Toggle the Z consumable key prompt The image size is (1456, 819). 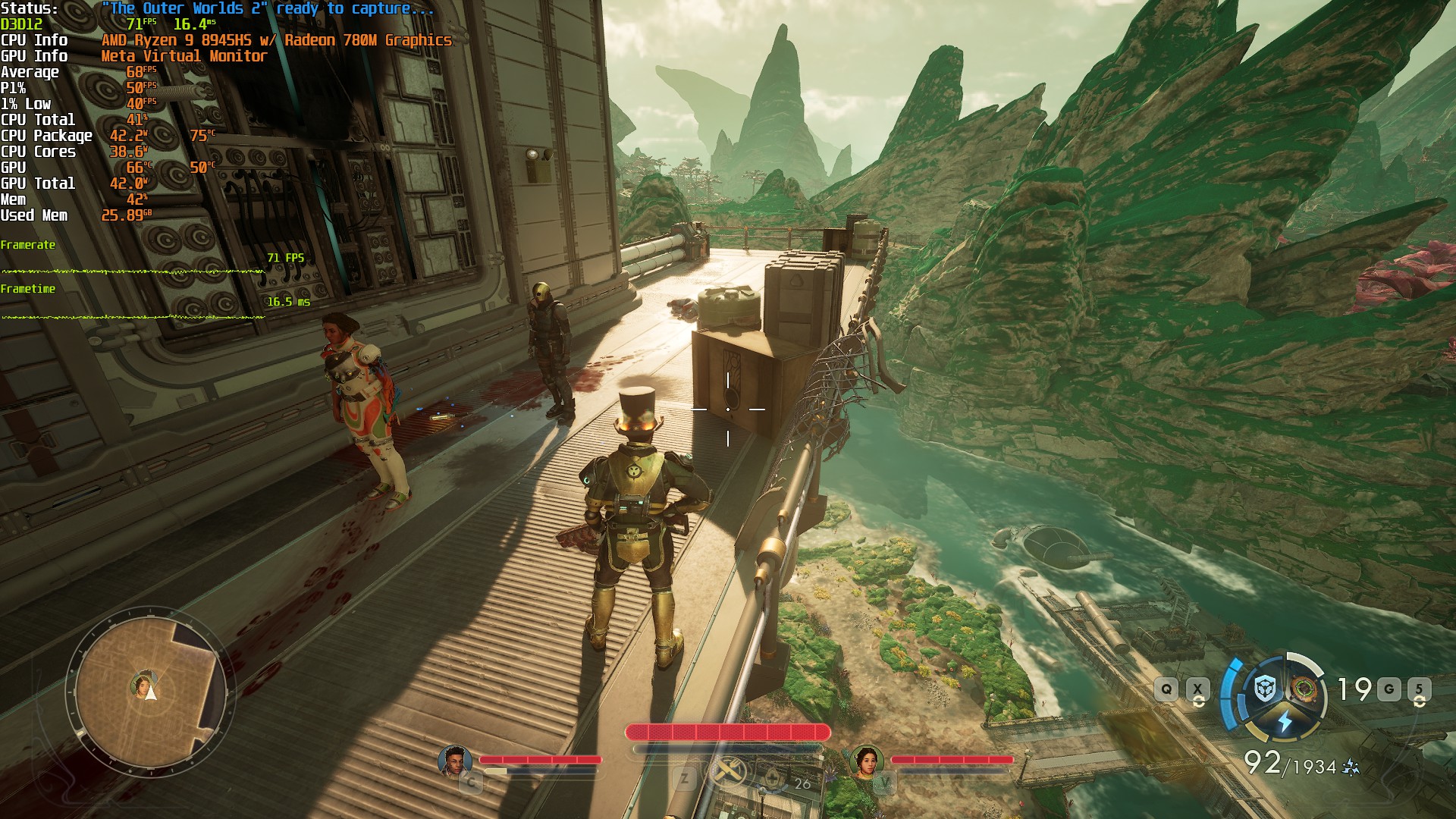[685, 777]
